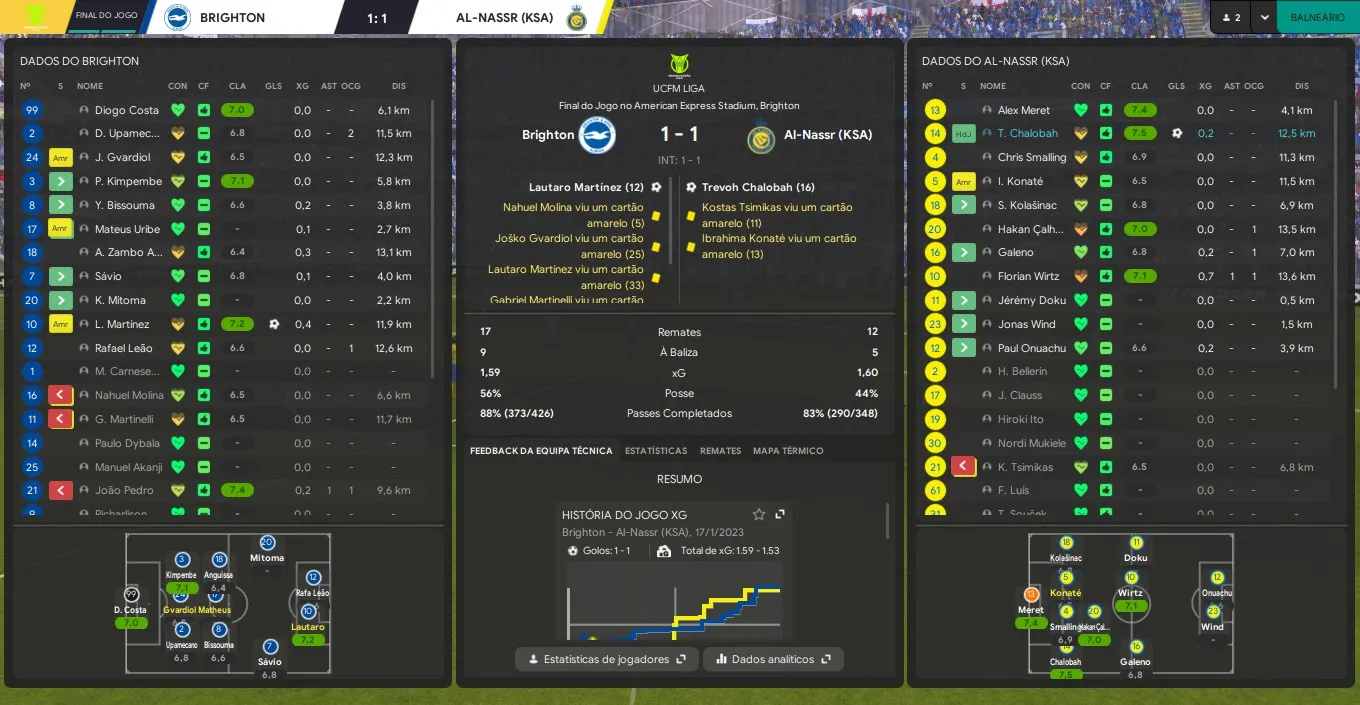
Task: Open Florian Wirtz's player row
Action: [x=1027, y=276]
